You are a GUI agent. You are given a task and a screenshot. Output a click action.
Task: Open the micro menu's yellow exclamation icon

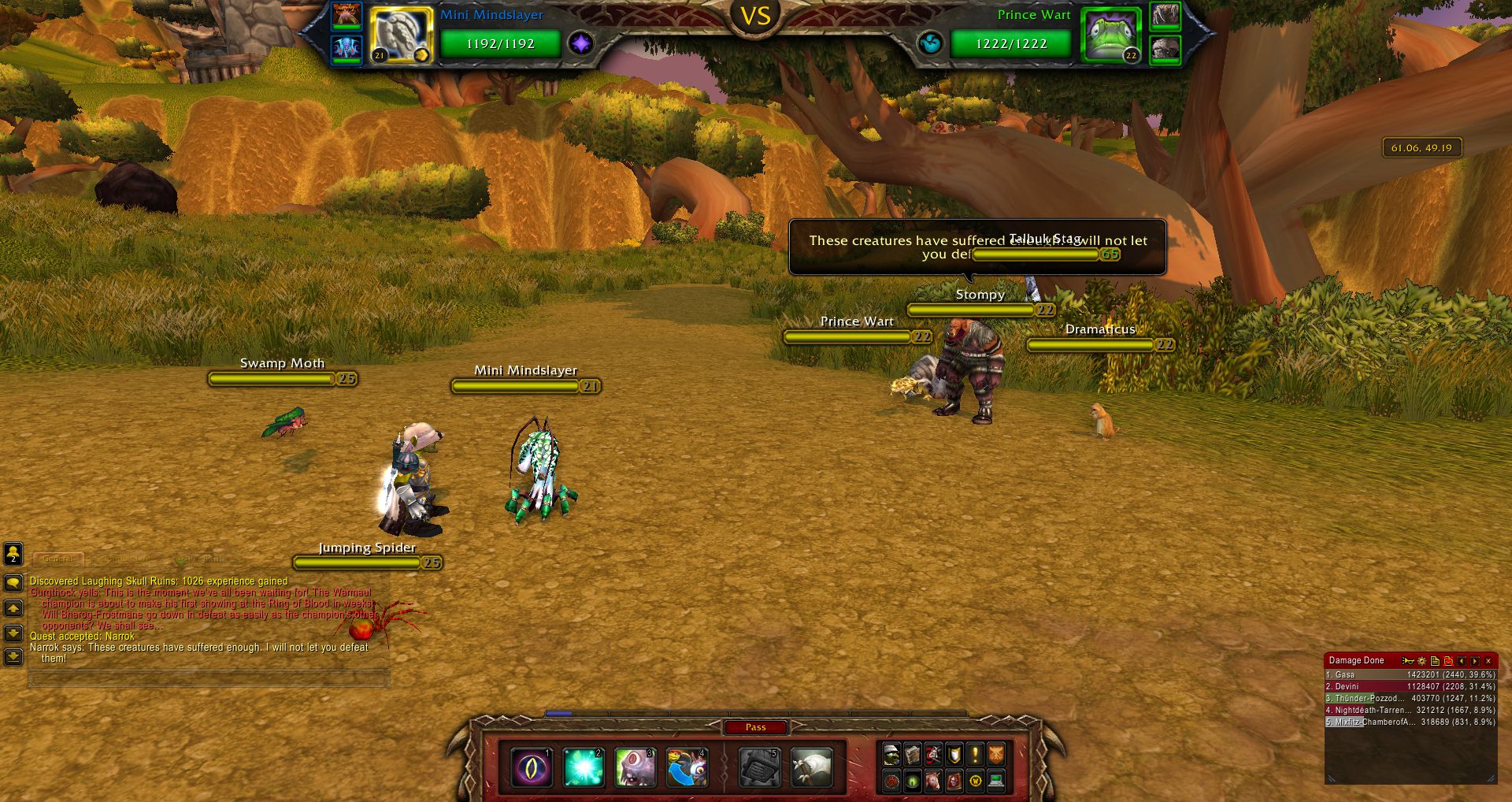(x=975, y=755)
